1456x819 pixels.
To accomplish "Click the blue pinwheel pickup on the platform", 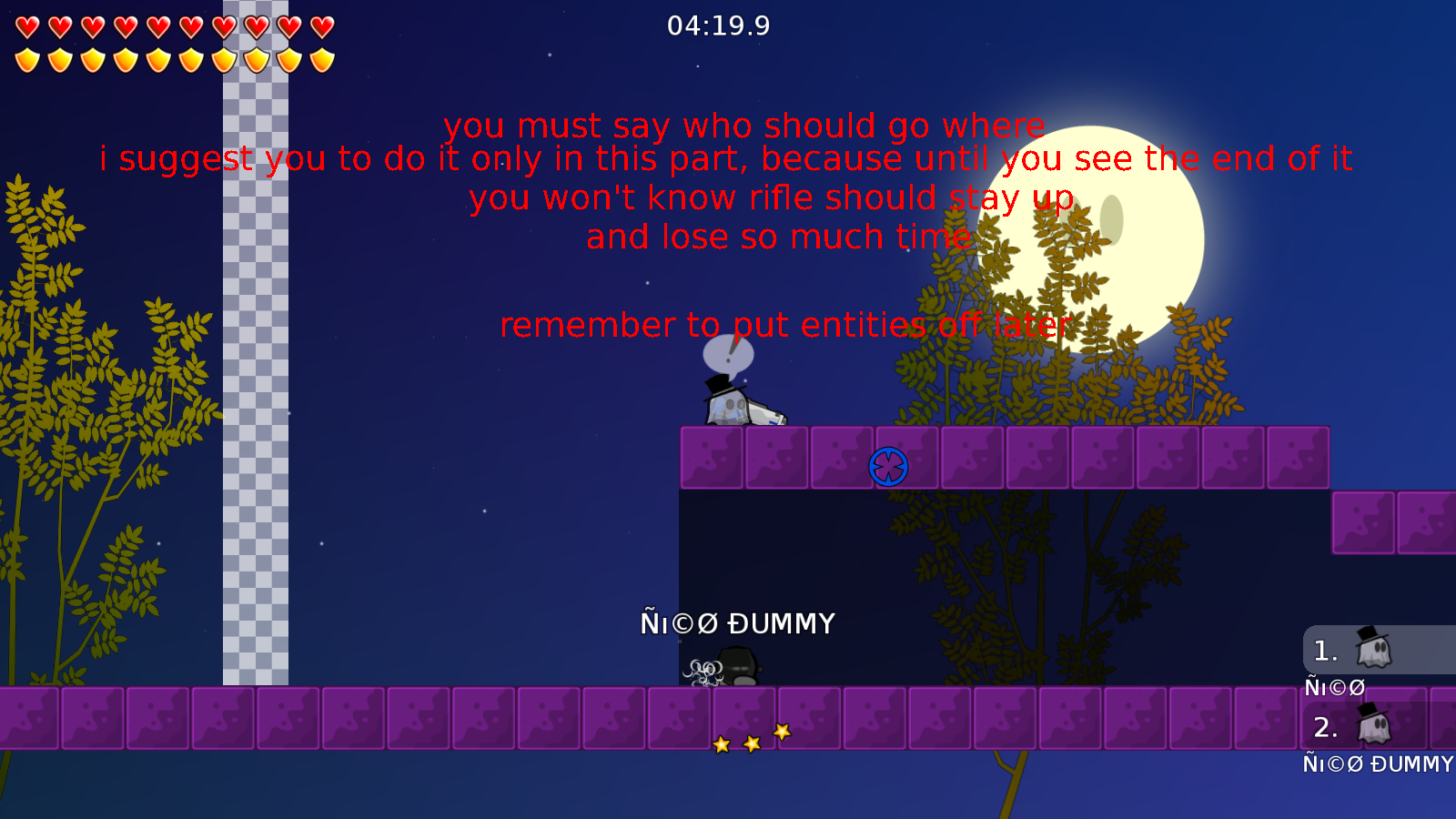I will point(887,466).
